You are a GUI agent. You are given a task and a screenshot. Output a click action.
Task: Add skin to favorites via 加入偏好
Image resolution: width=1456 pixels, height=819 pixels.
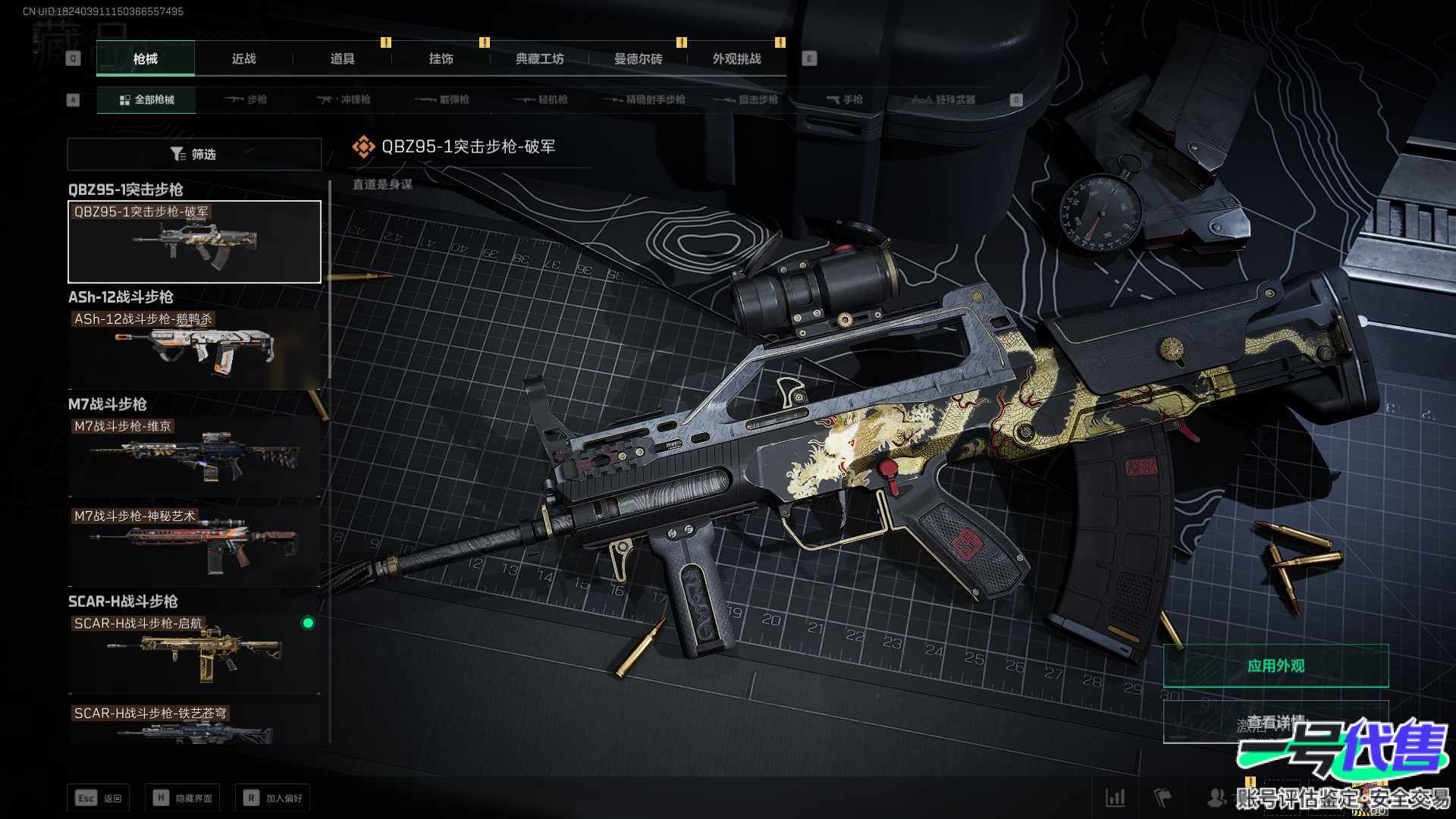pos(273,798)
